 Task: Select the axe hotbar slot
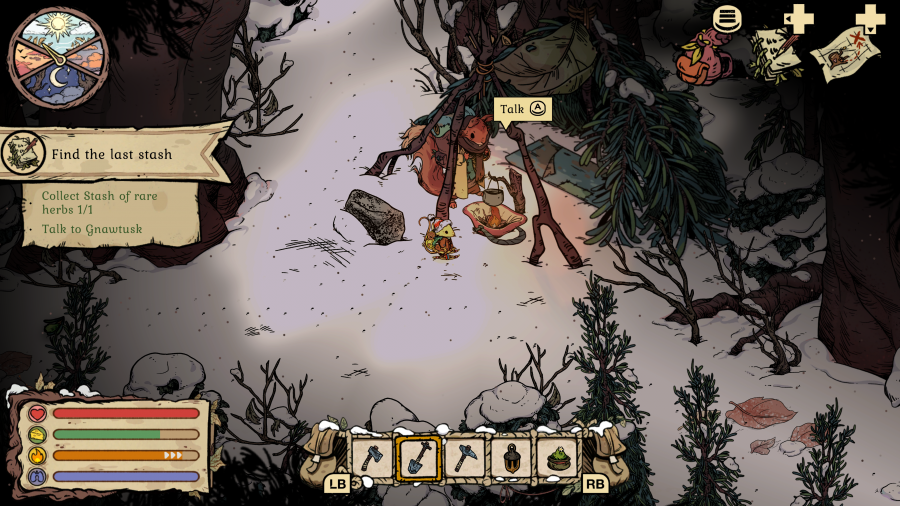[370, 459]
